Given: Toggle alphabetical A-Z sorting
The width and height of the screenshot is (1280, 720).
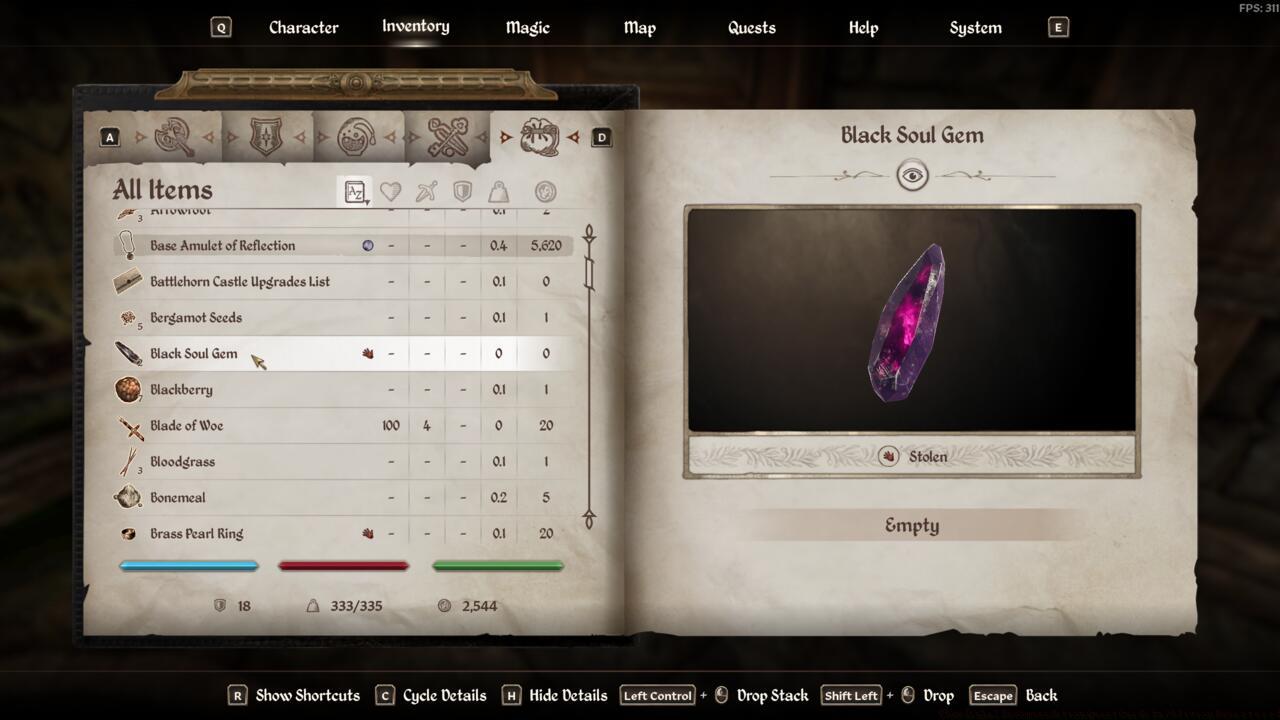Looking at the screenshot, I should (356, 191).
